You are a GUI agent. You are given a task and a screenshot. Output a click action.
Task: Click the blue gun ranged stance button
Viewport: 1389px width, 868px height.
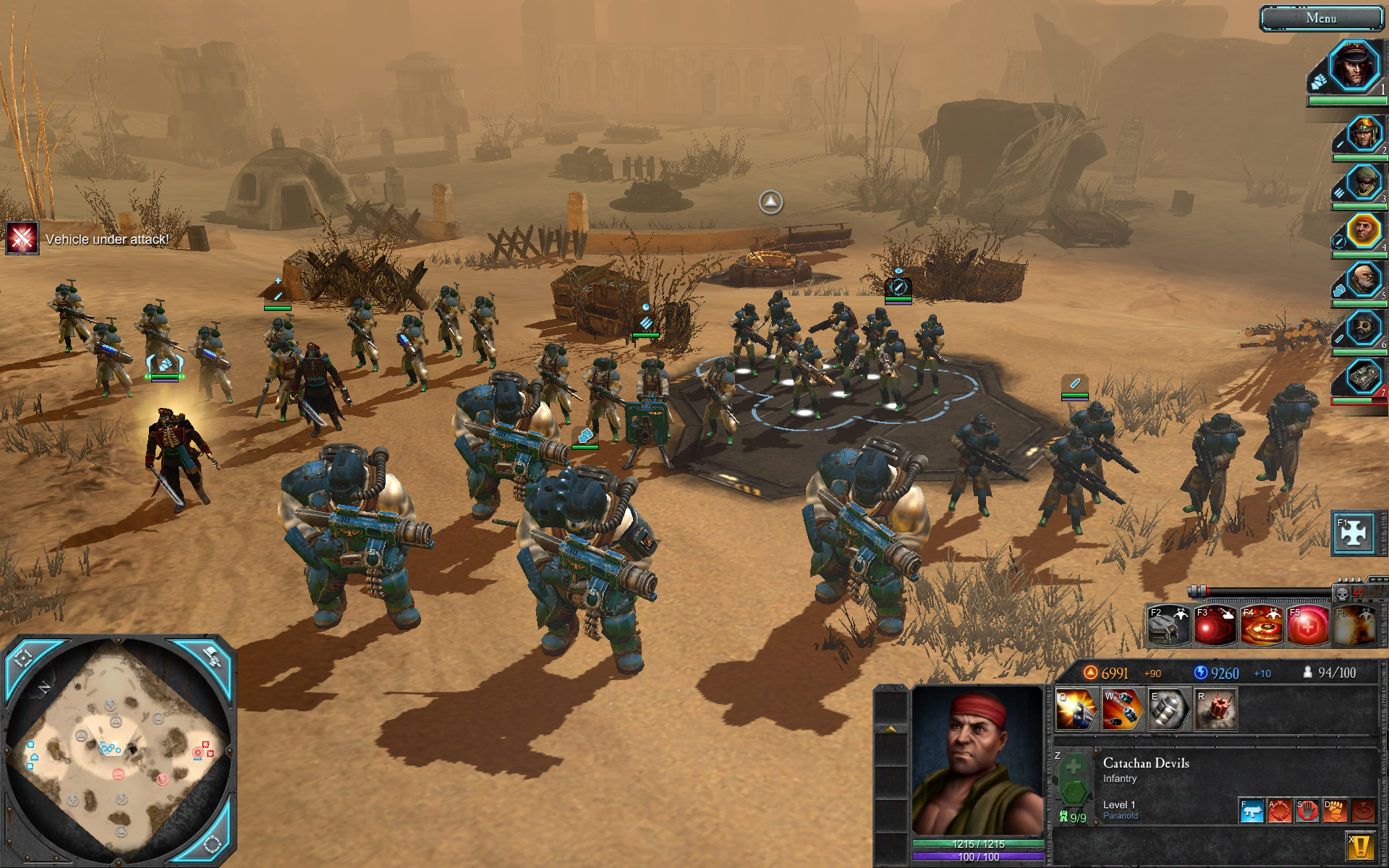coord(1252,811)
